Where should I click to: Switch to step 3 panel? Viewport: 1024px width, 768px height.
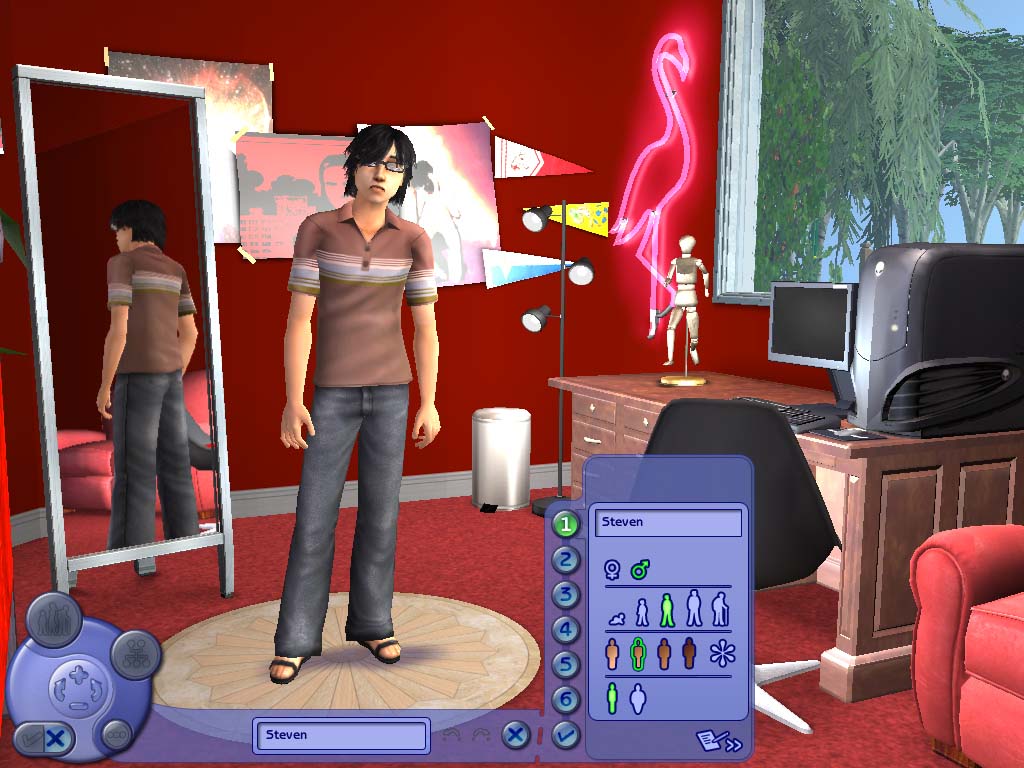coord(567,595)
